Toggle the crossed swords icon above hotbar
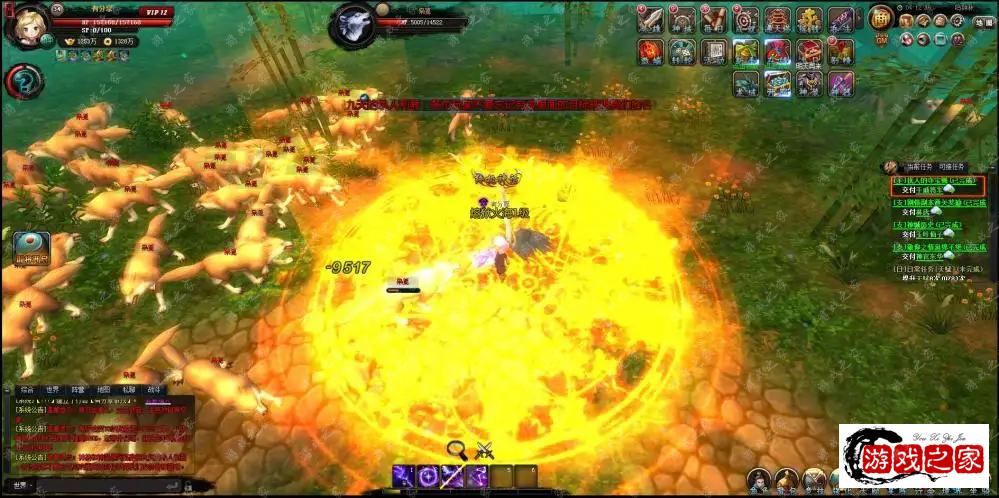 485,449
